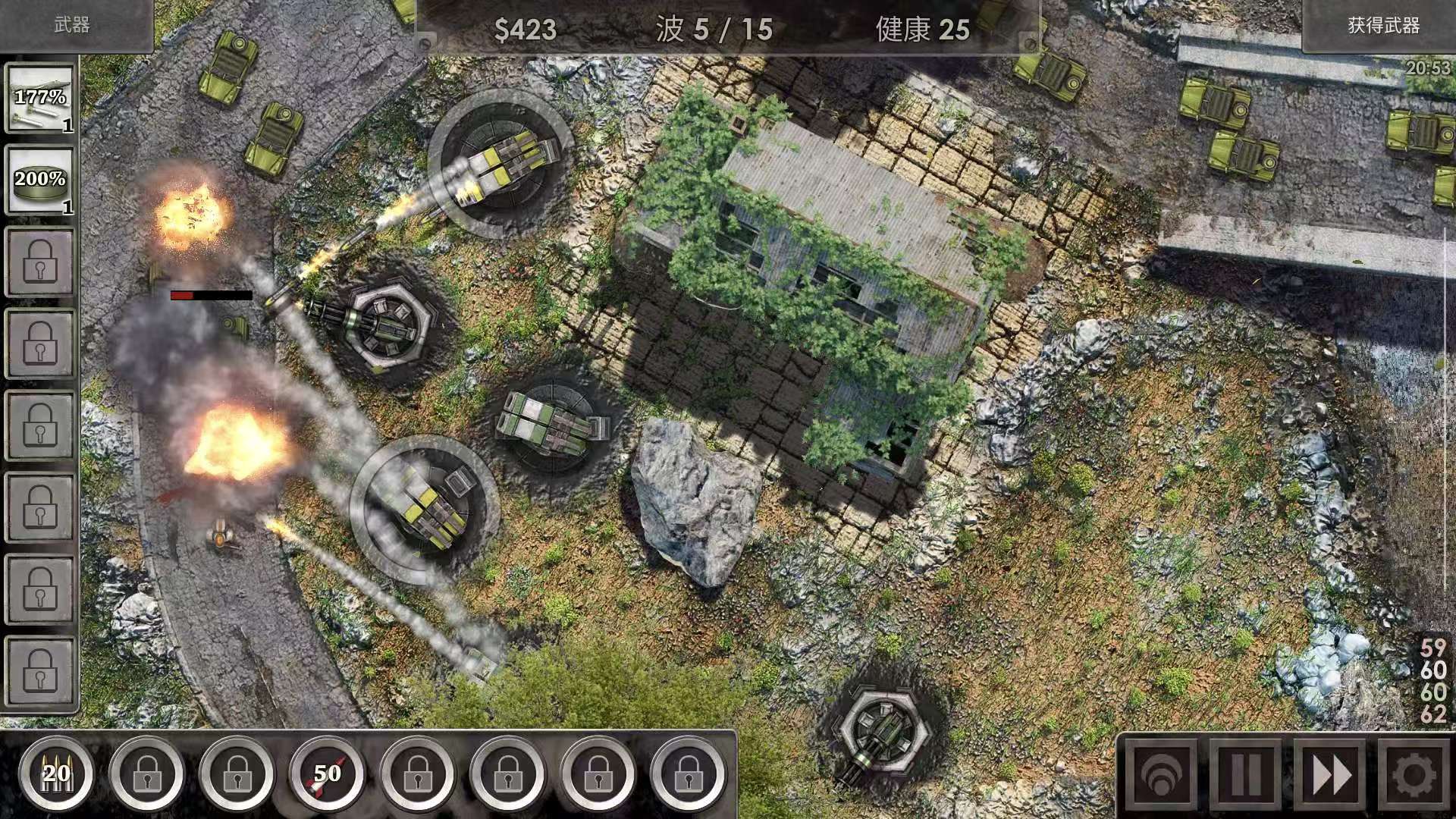
Task: Open the 武器 weapons panel
Action: [73, 27]
